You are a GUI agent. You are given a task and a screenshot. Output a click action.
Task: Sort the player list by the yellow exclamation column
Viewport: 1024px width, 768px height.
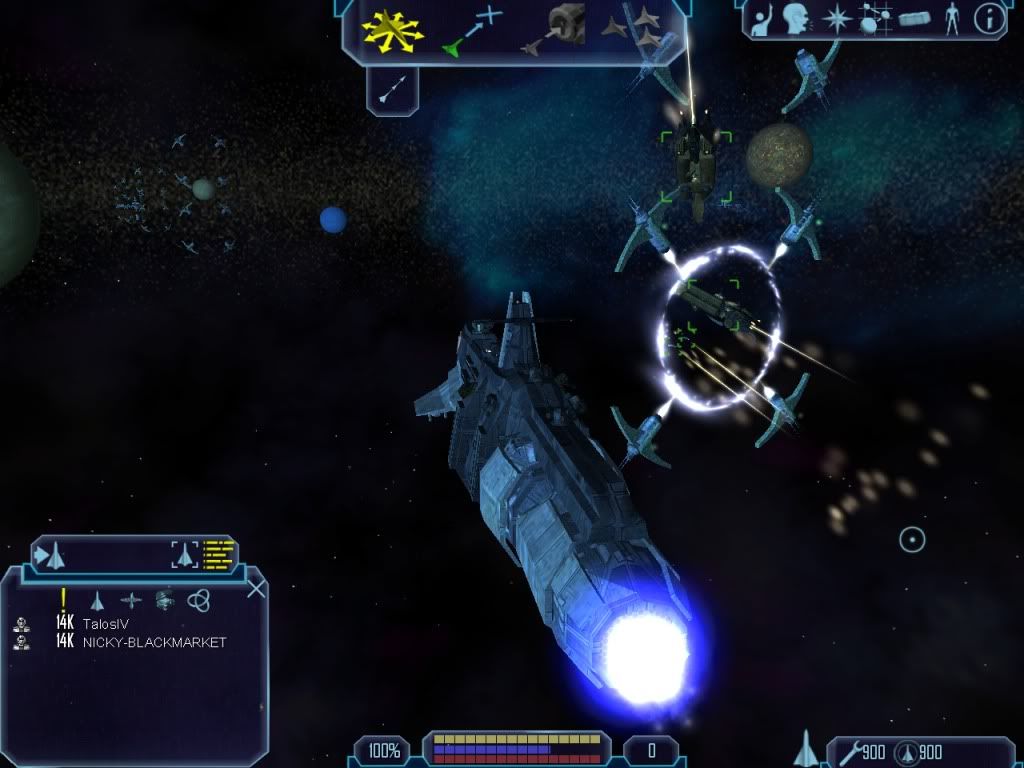click(63, 599)
